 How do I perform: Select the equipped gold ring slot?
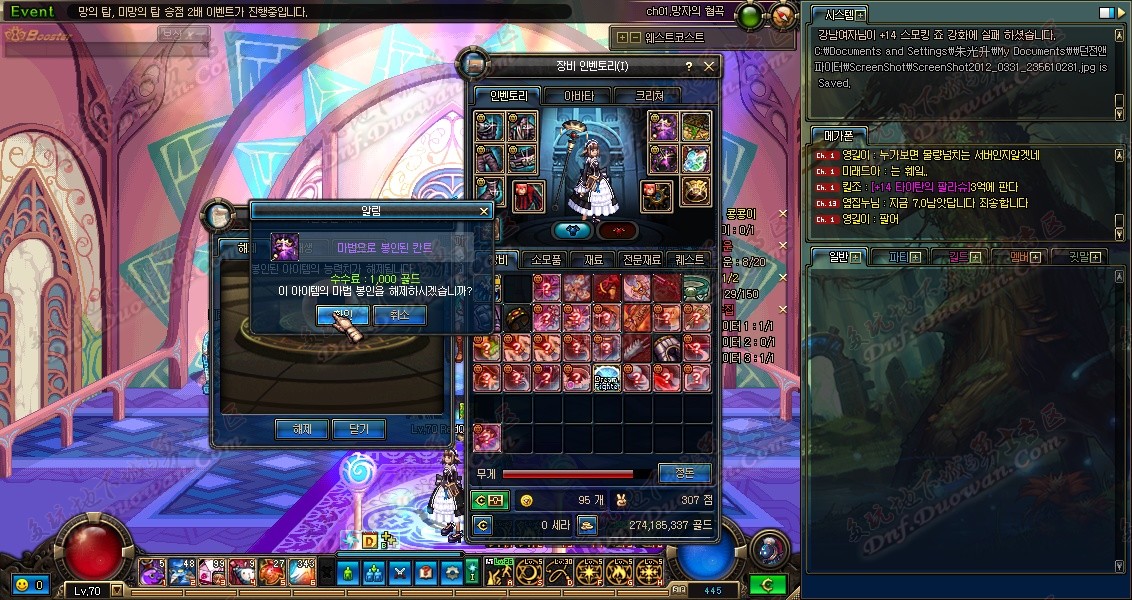tap(696, 192)
